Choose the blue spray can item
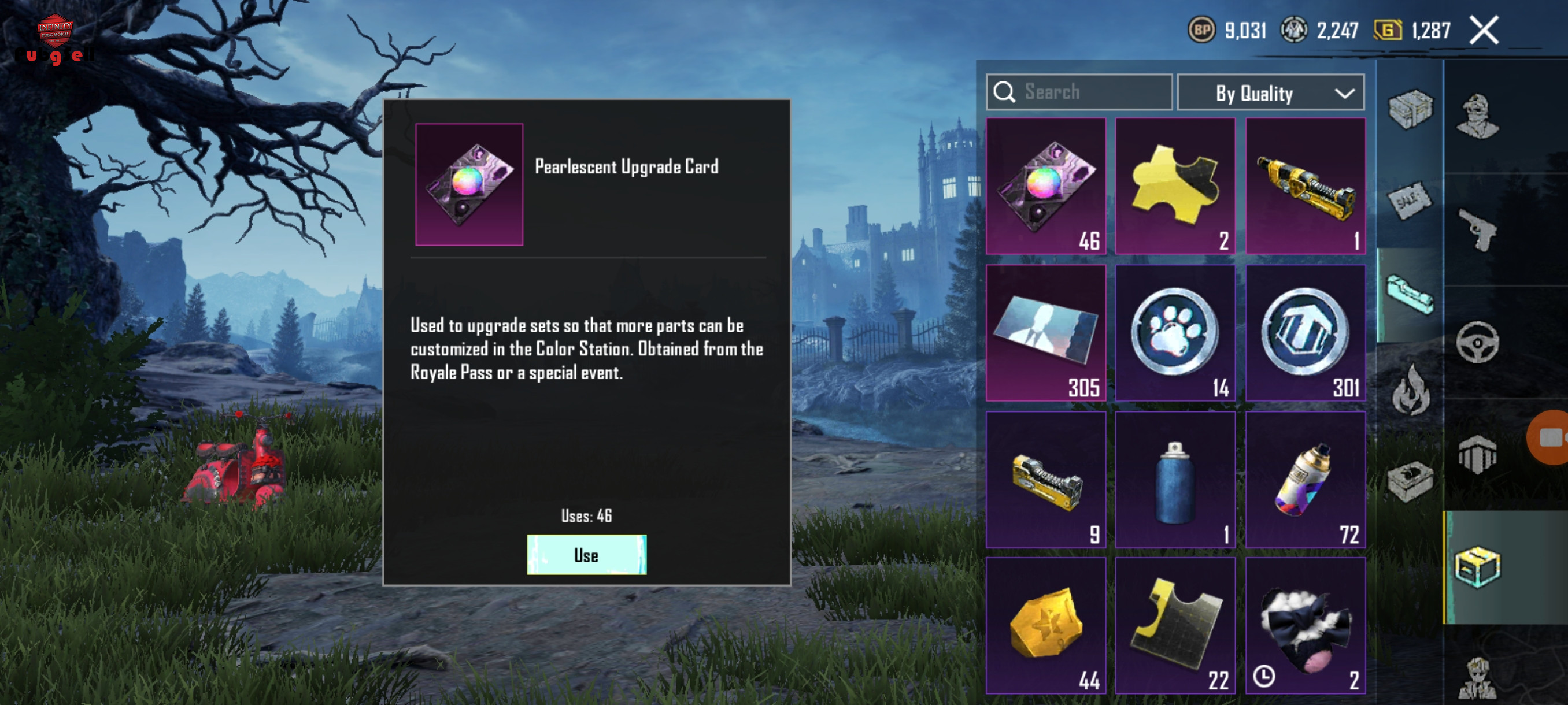The height and width of the screenshot is (705, 1568). 1174,480
